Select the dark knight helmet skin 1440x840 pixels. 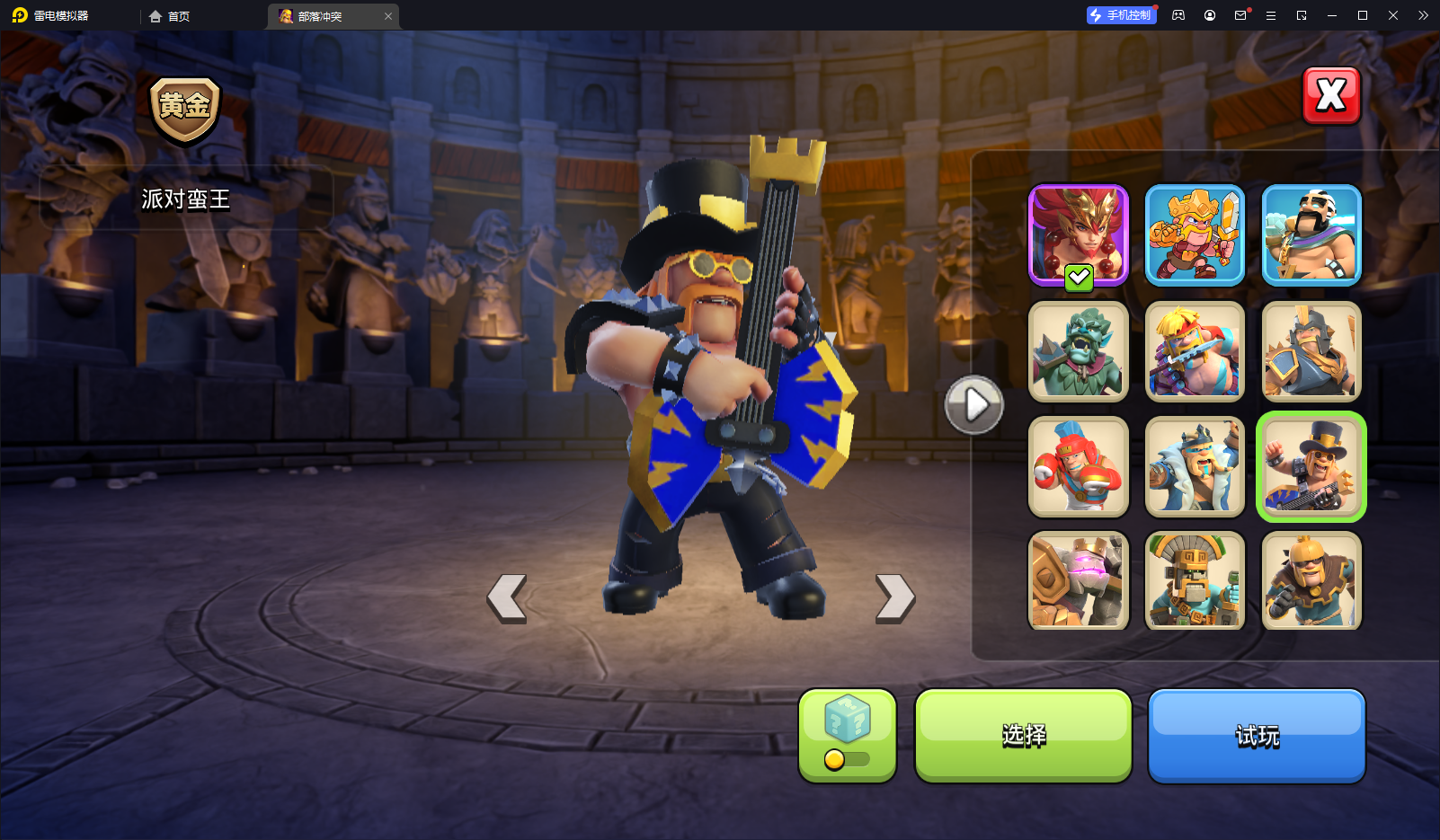(x=1311, y=351)
